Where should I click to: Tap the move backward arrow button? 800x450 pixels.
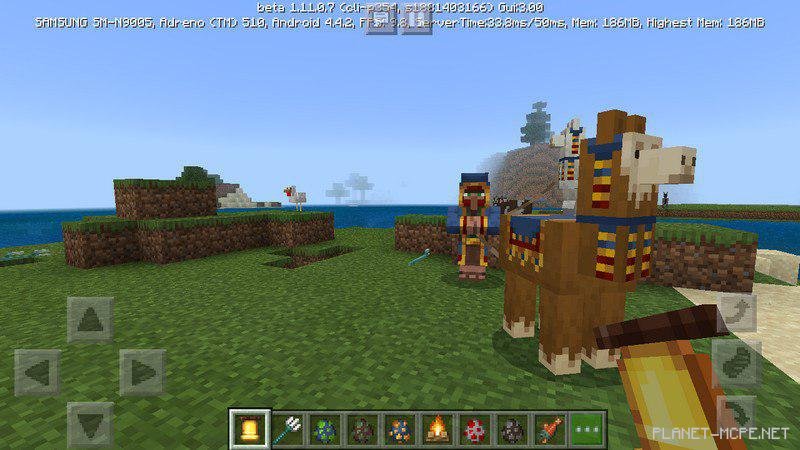click(x=90, y=424)
